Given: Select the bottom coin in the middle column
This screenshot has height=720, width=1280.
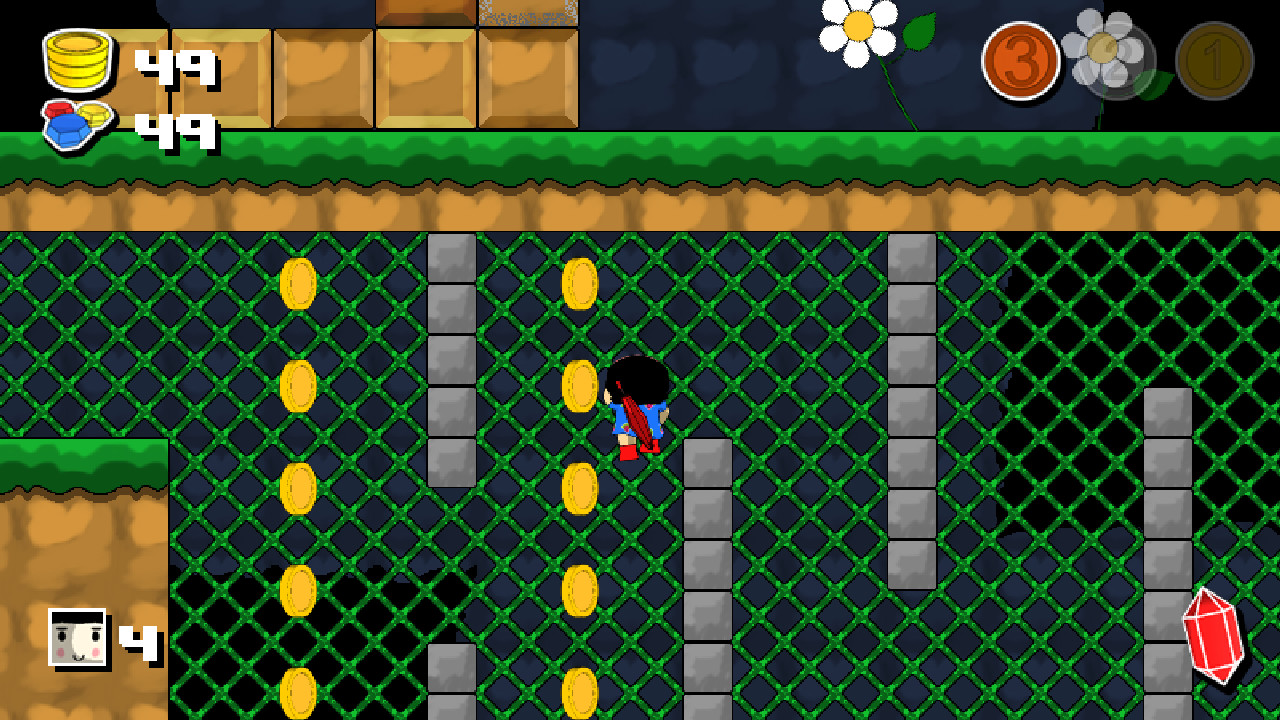Looking at the screenshot, I should point(581,690).
